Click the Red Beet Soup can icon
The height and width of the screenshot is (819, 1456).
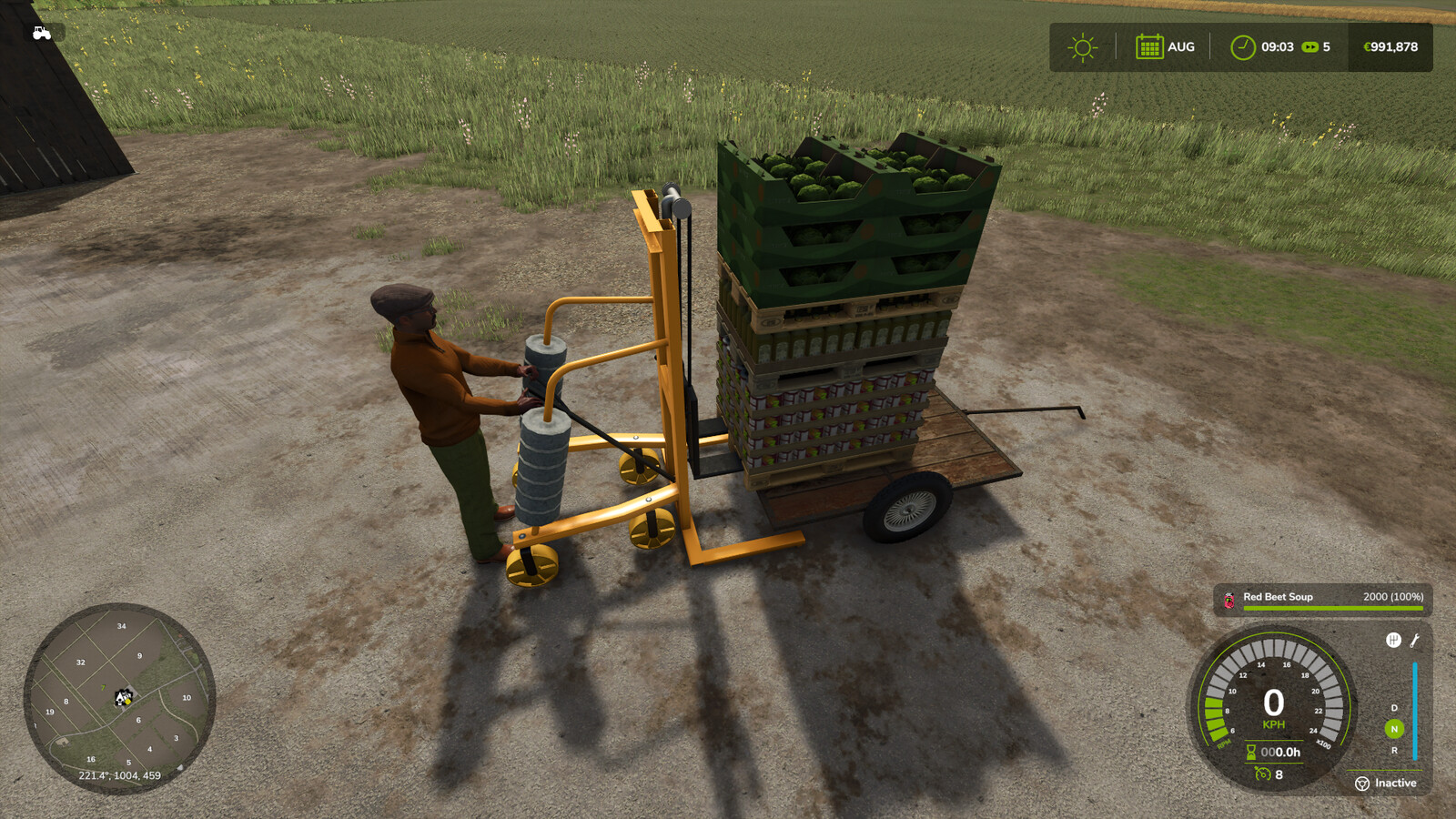(x=1228, y=598)
